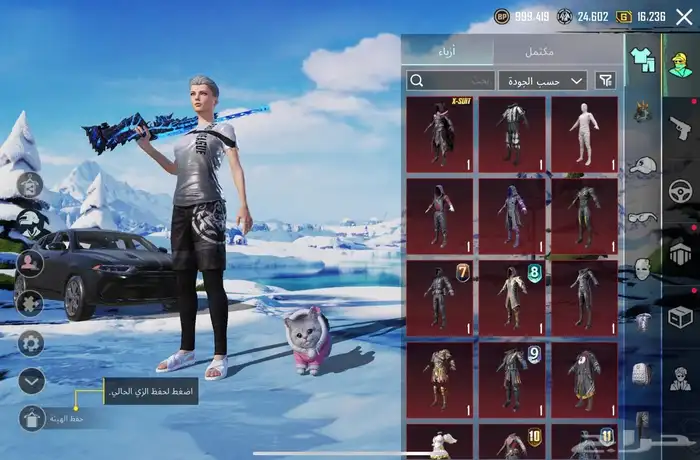Show the face mask subcategory
Screen dimensions: 700x460
642,268
